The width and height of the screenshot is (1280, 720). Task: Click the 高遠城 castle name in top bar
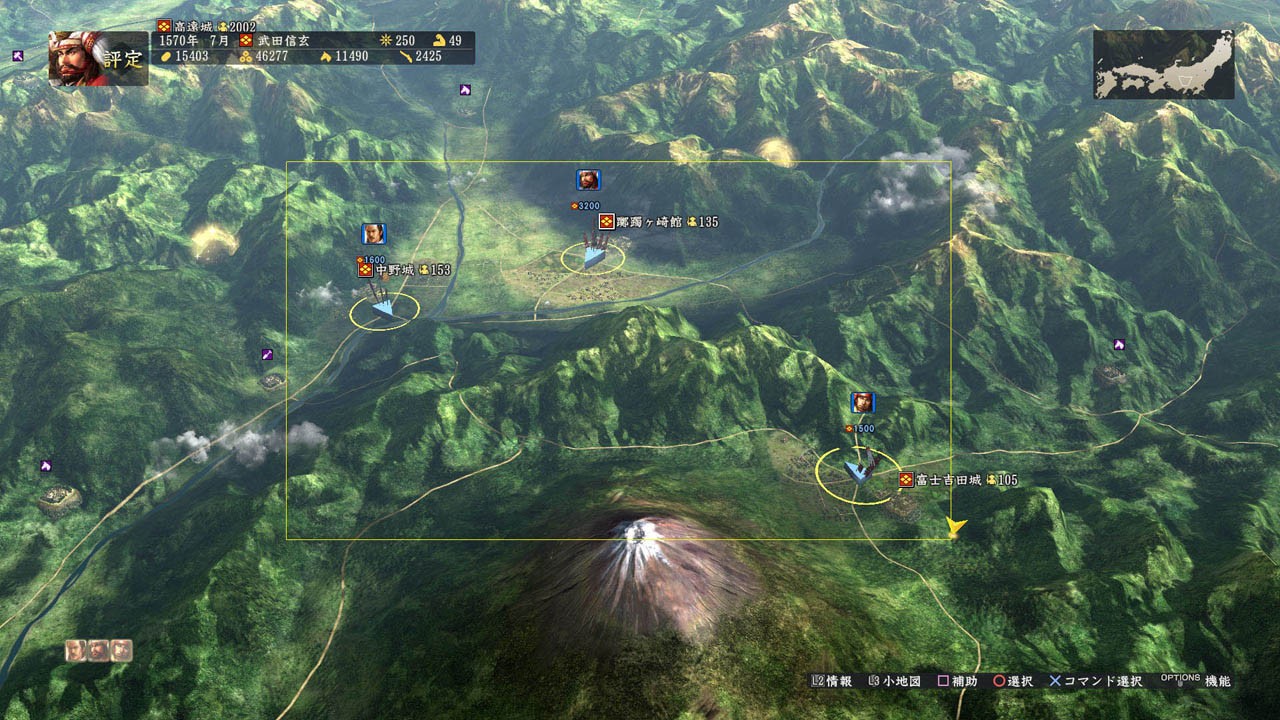[187, 26]
